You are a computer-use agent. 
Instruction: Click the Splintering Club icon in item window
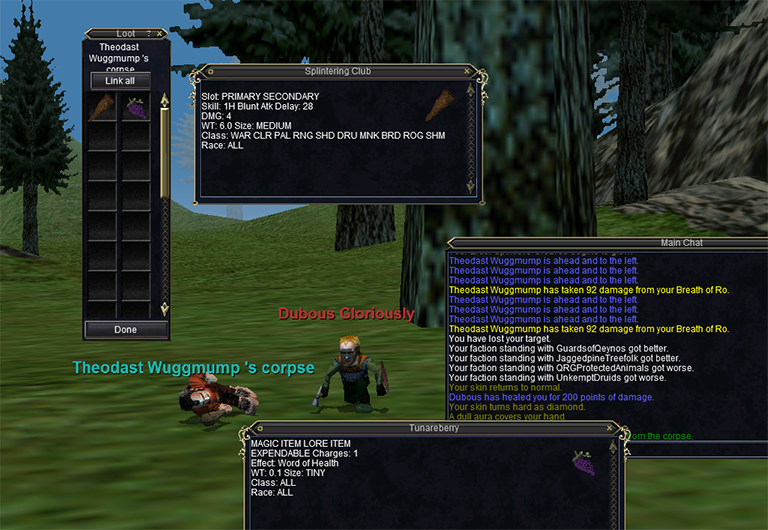(x=438, y=105)
